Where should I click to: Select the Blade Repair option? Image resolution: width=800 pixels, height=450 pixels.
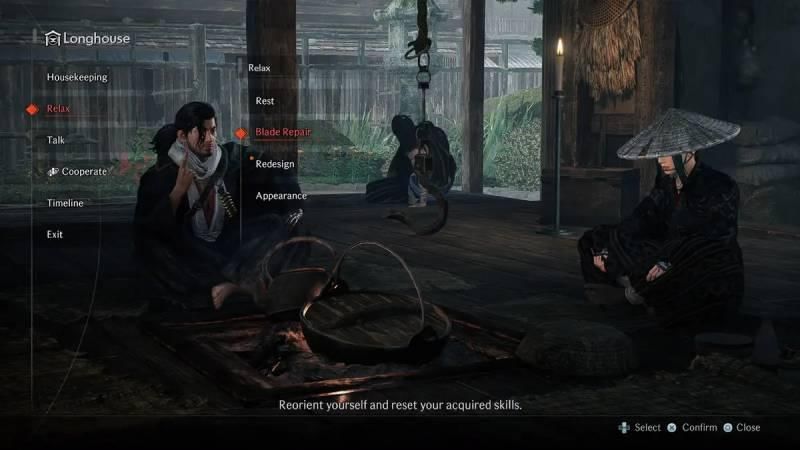(x=281, y=132)
